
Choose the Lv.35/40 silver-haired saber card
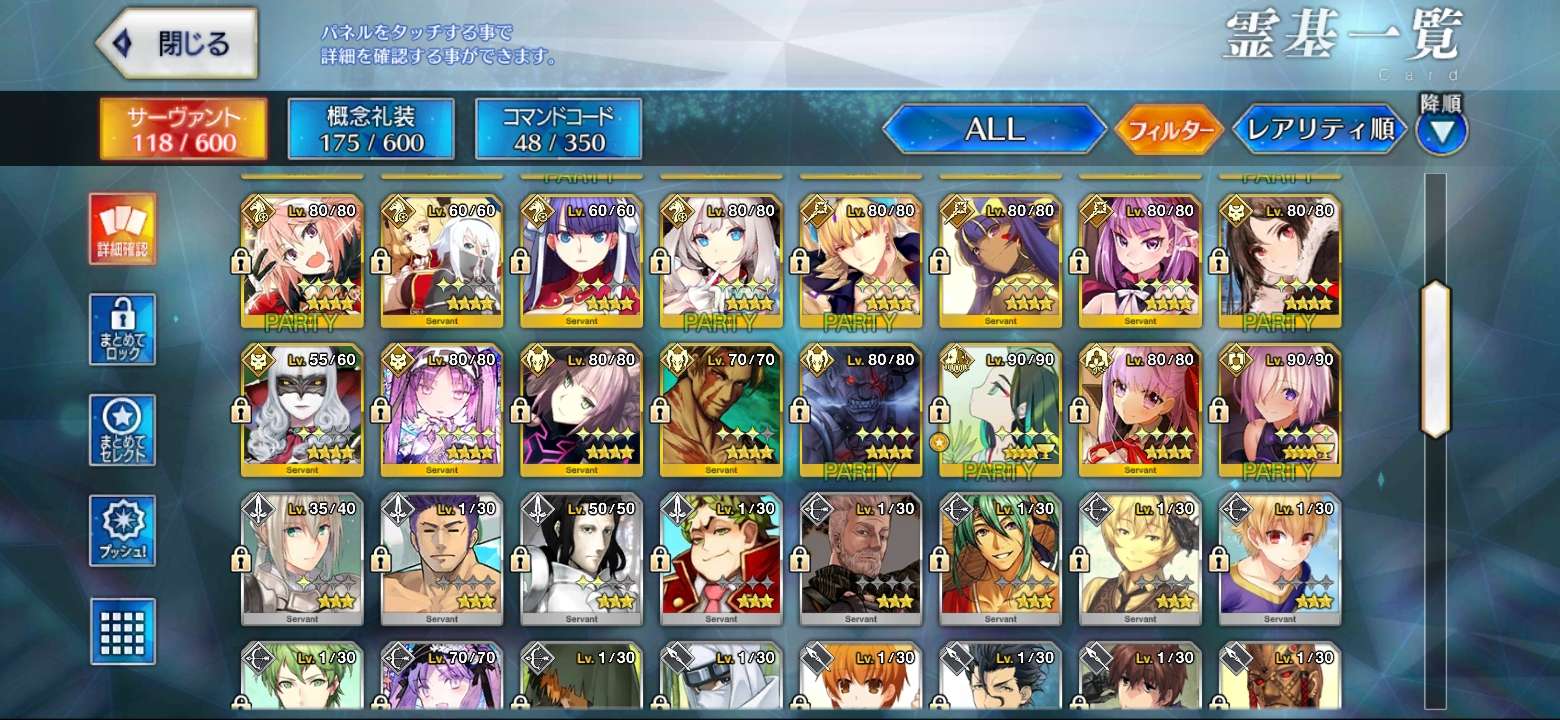tap(301, 558)
